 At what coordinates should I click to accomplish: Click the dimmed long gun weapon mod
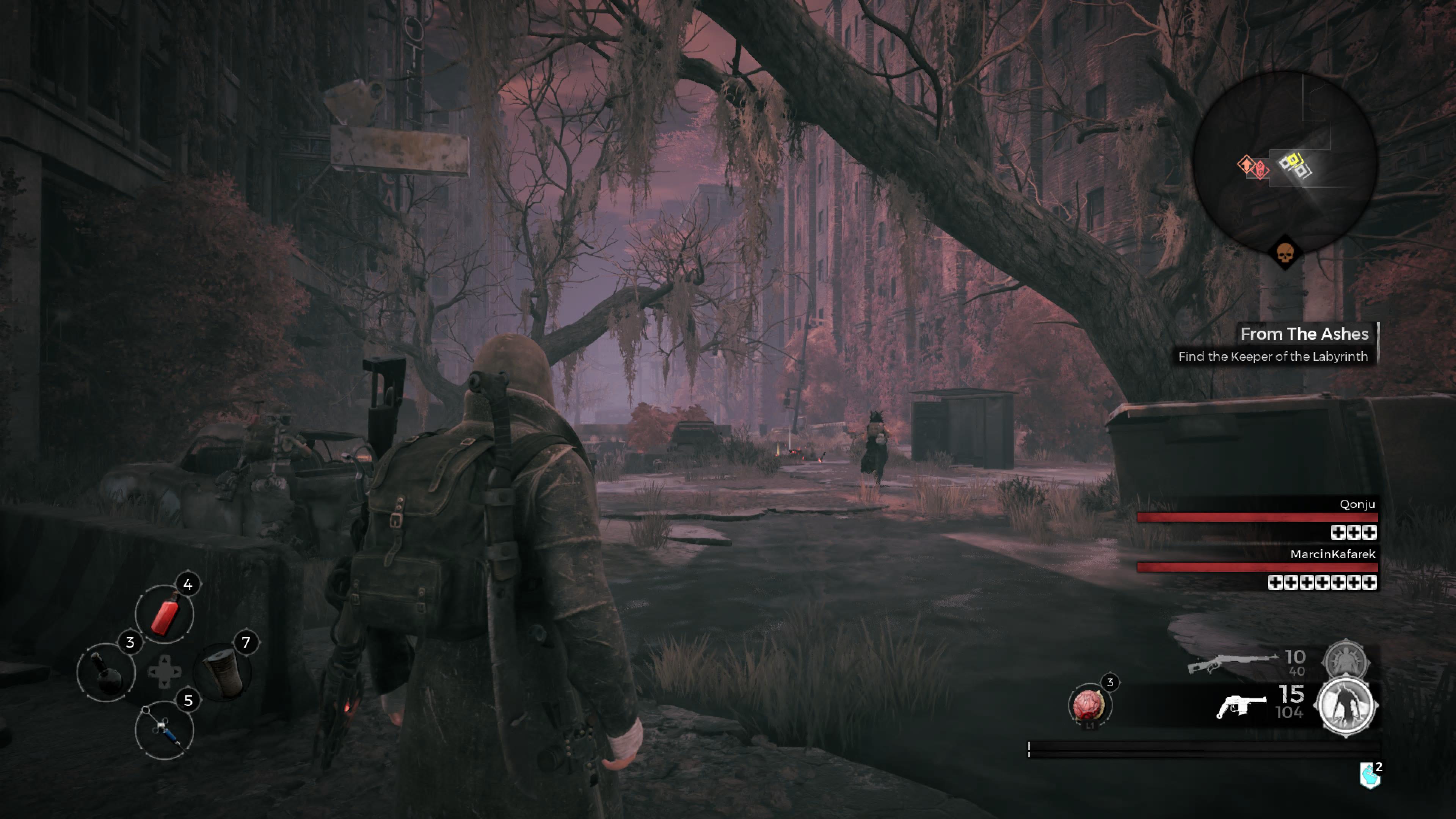(1345, 659)
